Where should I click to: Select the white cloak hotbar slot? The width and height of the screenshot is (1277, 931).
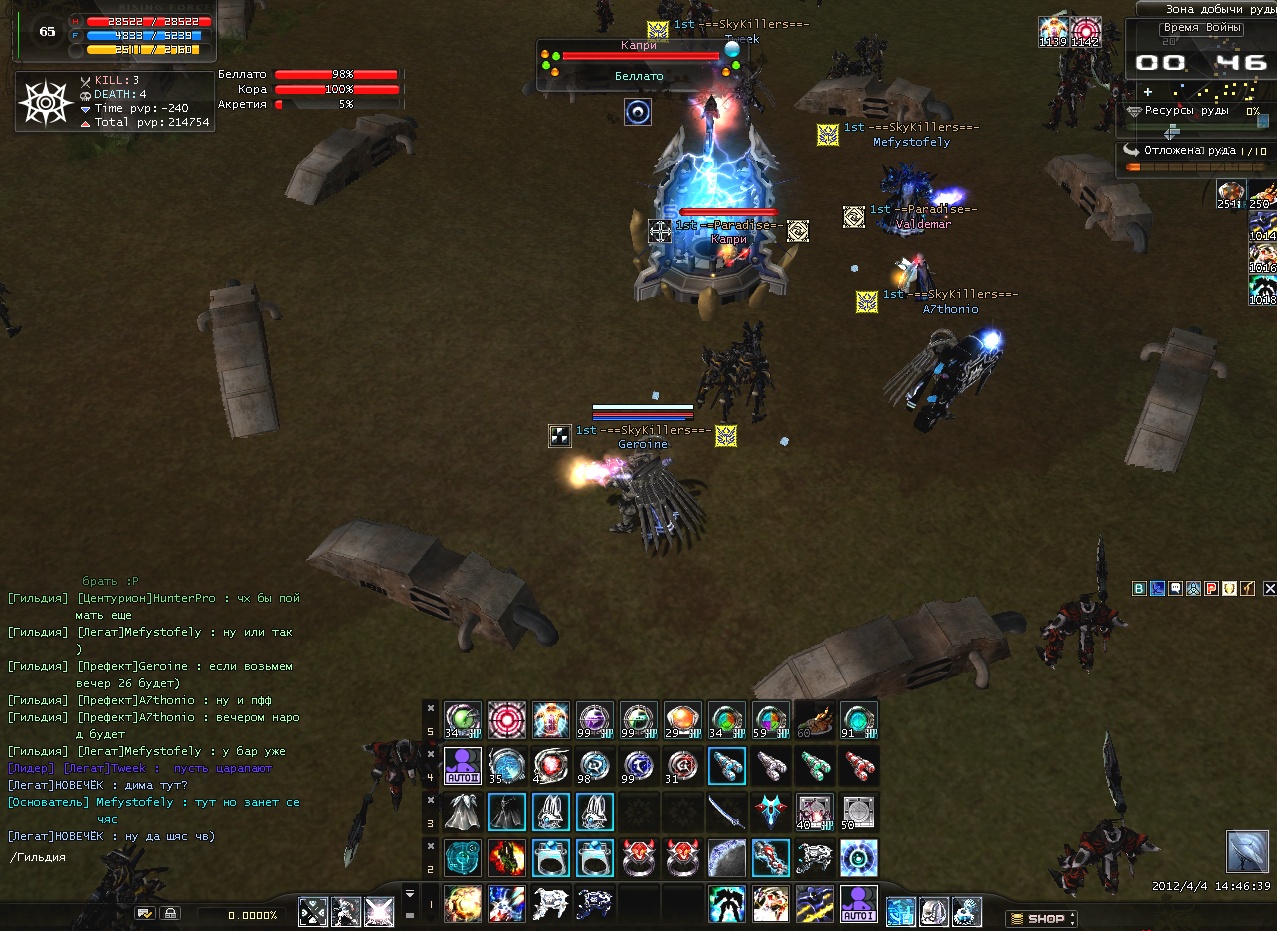[463, 812]
